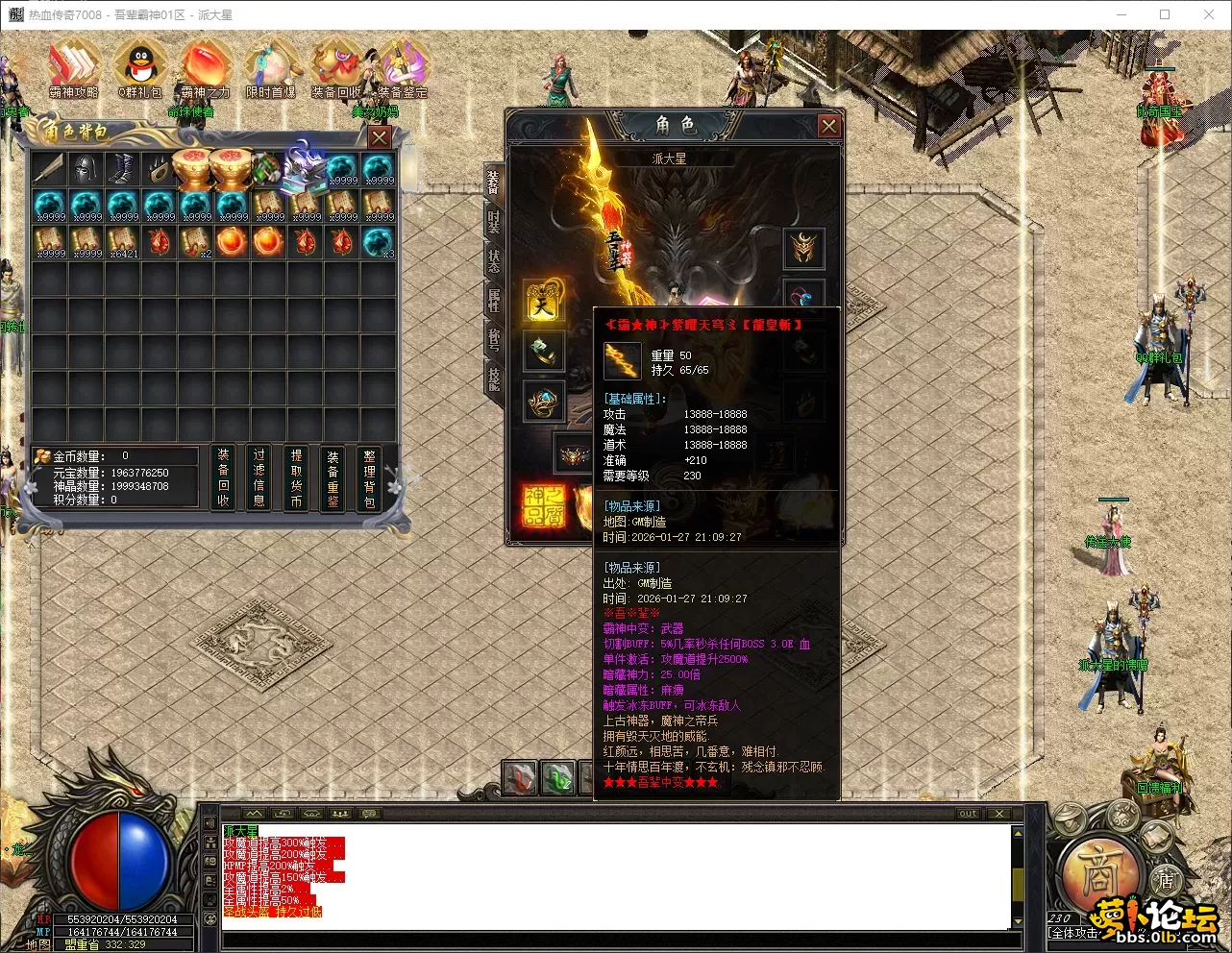Select the boots item in the backpack
This screenshot has width=1232, height=953.
click(x=122, y=169)
